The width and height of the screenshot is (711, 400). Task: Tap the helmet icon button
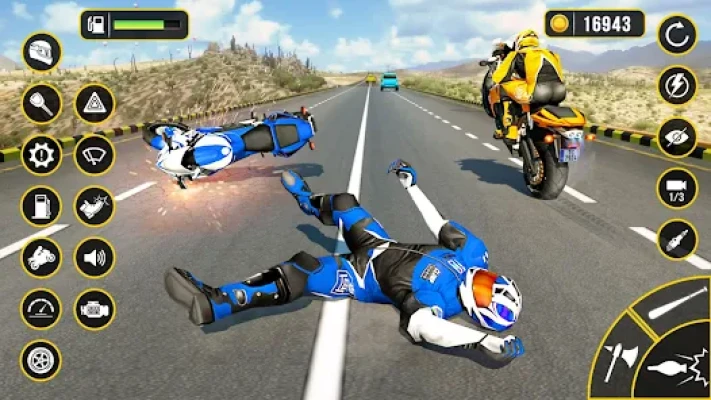point(41,52)
